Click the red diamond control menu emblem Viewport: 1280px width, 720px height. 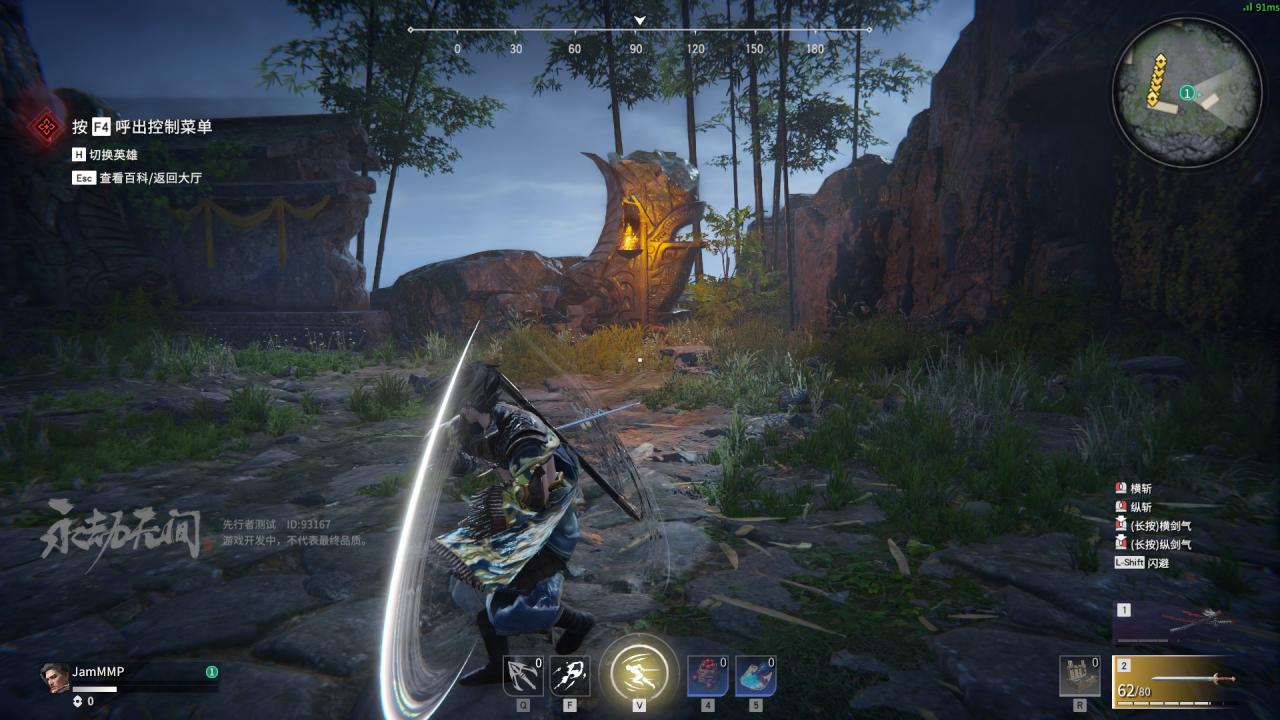point(45,127)
